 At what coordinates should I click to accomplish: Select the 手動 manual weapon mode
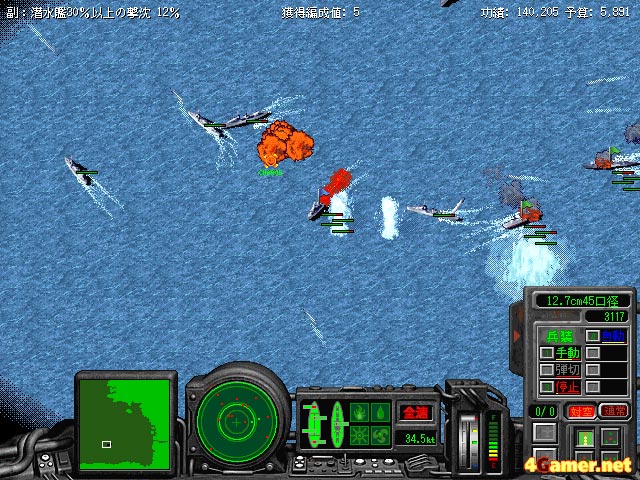click(567, 353)
